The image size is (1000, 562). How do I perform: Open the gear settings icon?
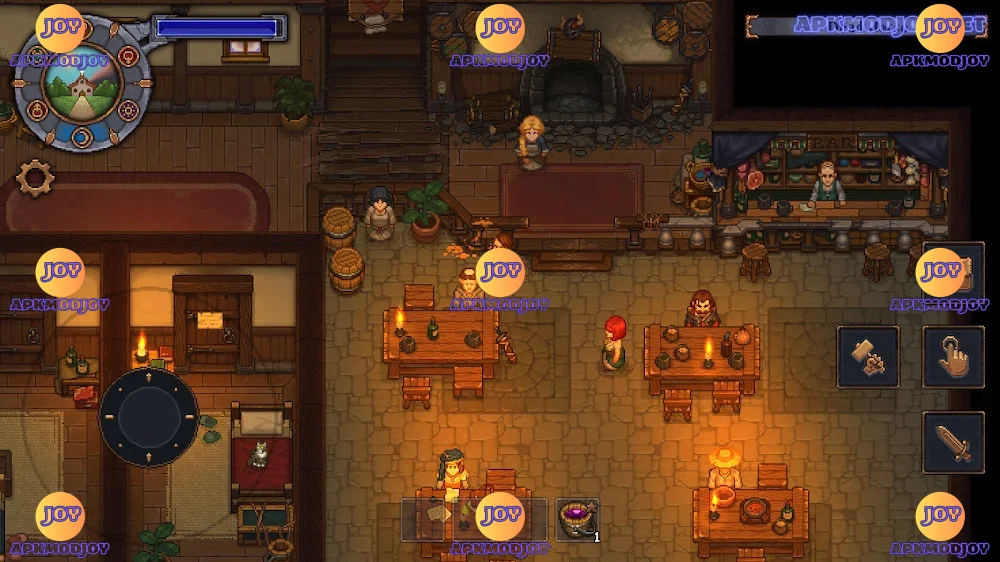click(36, 178)
